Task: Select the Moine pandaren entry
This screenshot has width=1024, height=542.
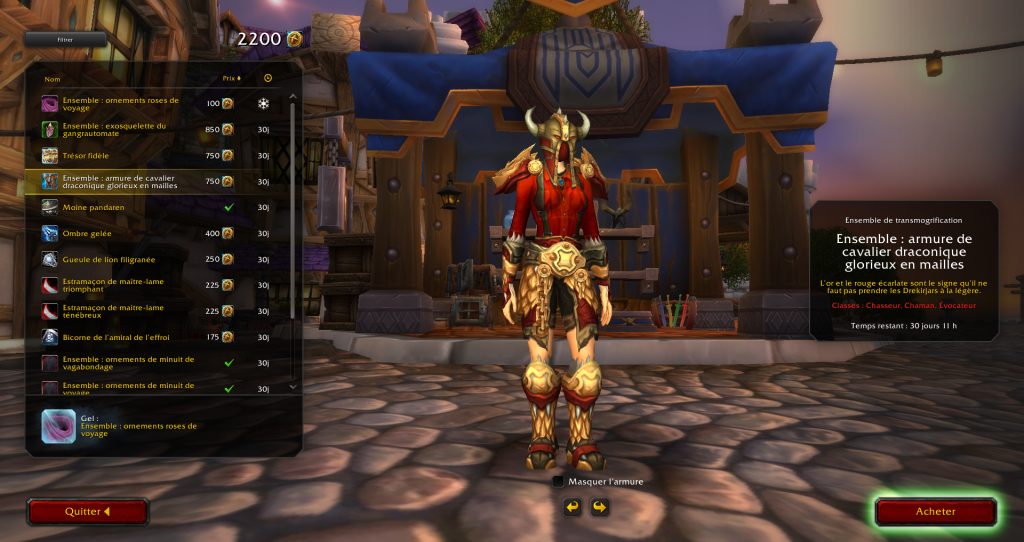Action: [x=140, y=207]
